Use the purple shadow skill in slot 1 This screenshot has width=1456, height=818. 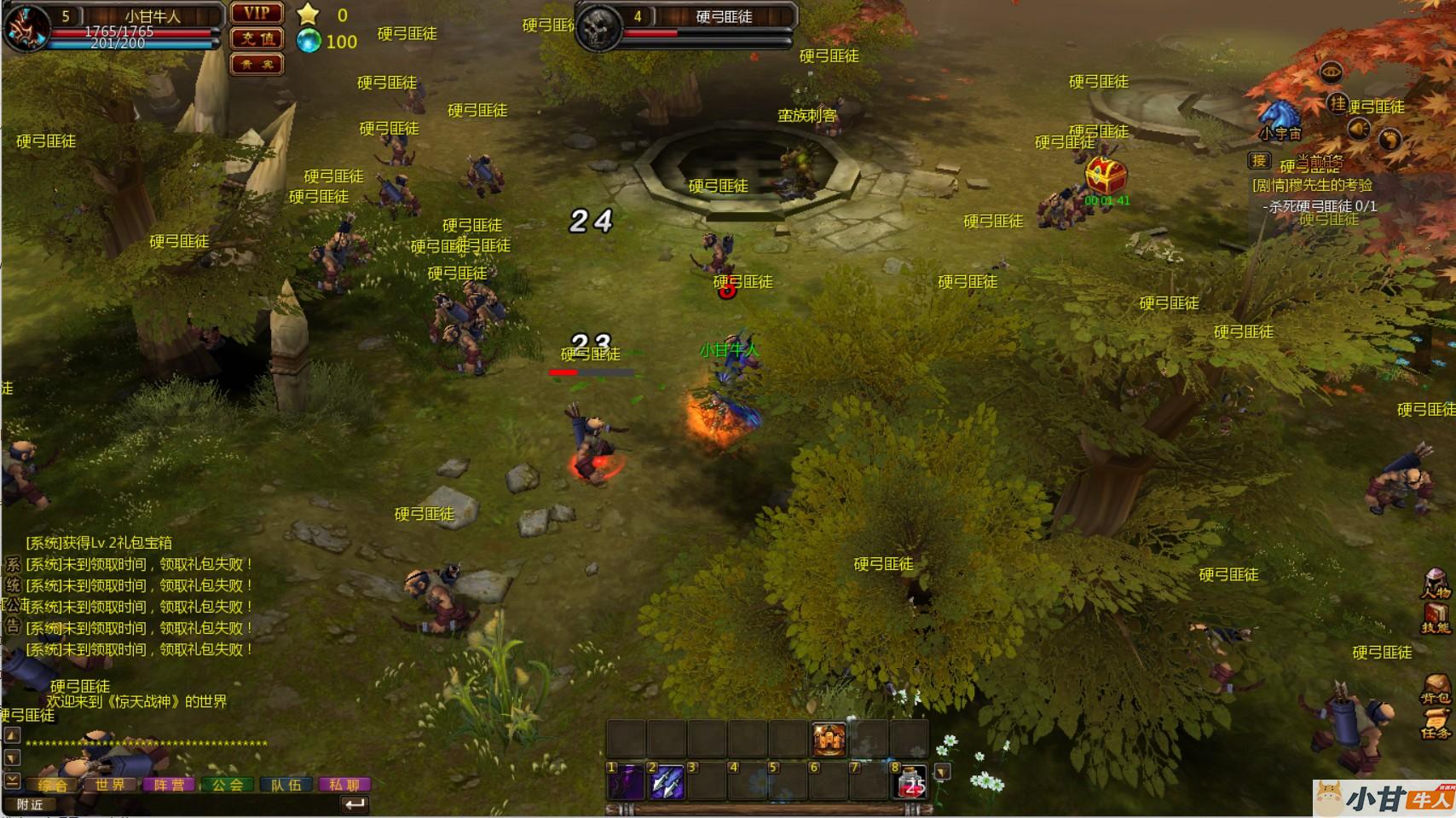tap(626, 781)
